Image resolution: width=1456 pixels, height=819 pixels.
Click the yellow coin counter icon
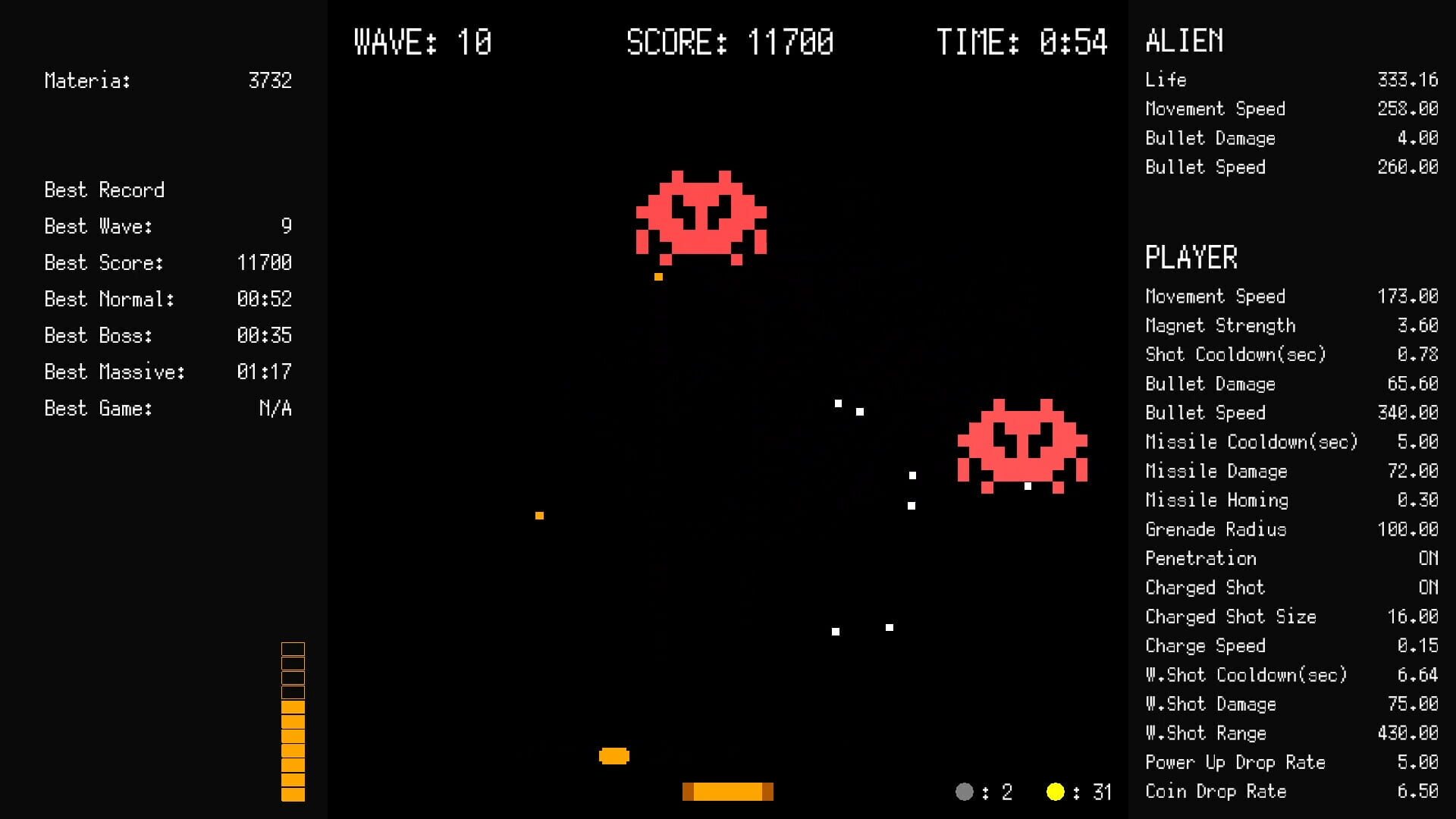(x=1057, y=792)
